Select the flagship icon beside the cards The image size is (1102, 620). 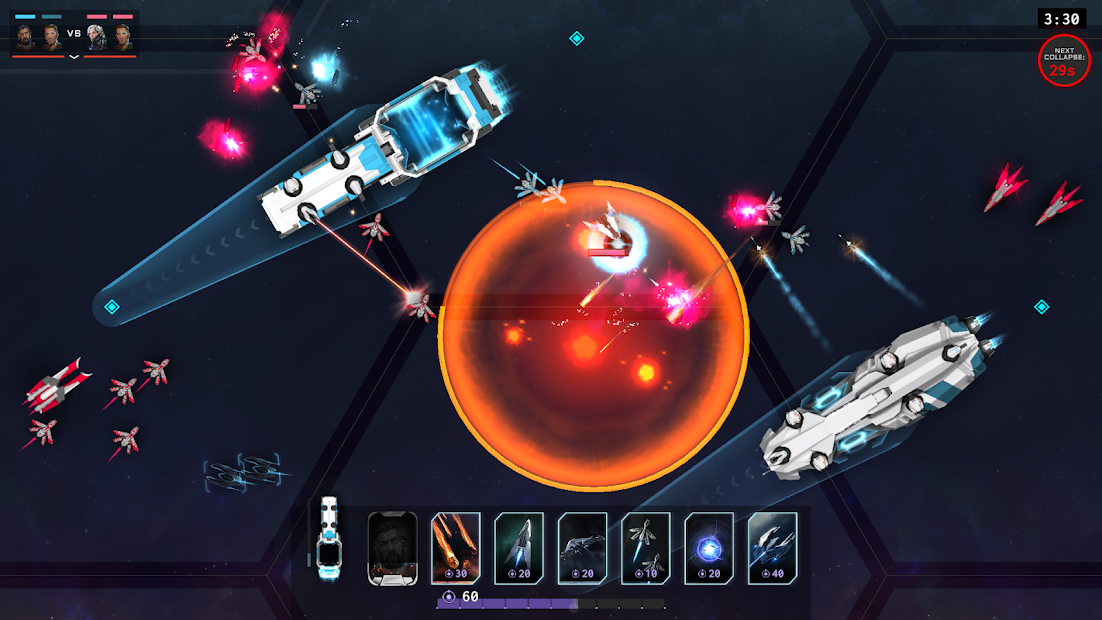point(328,539)
